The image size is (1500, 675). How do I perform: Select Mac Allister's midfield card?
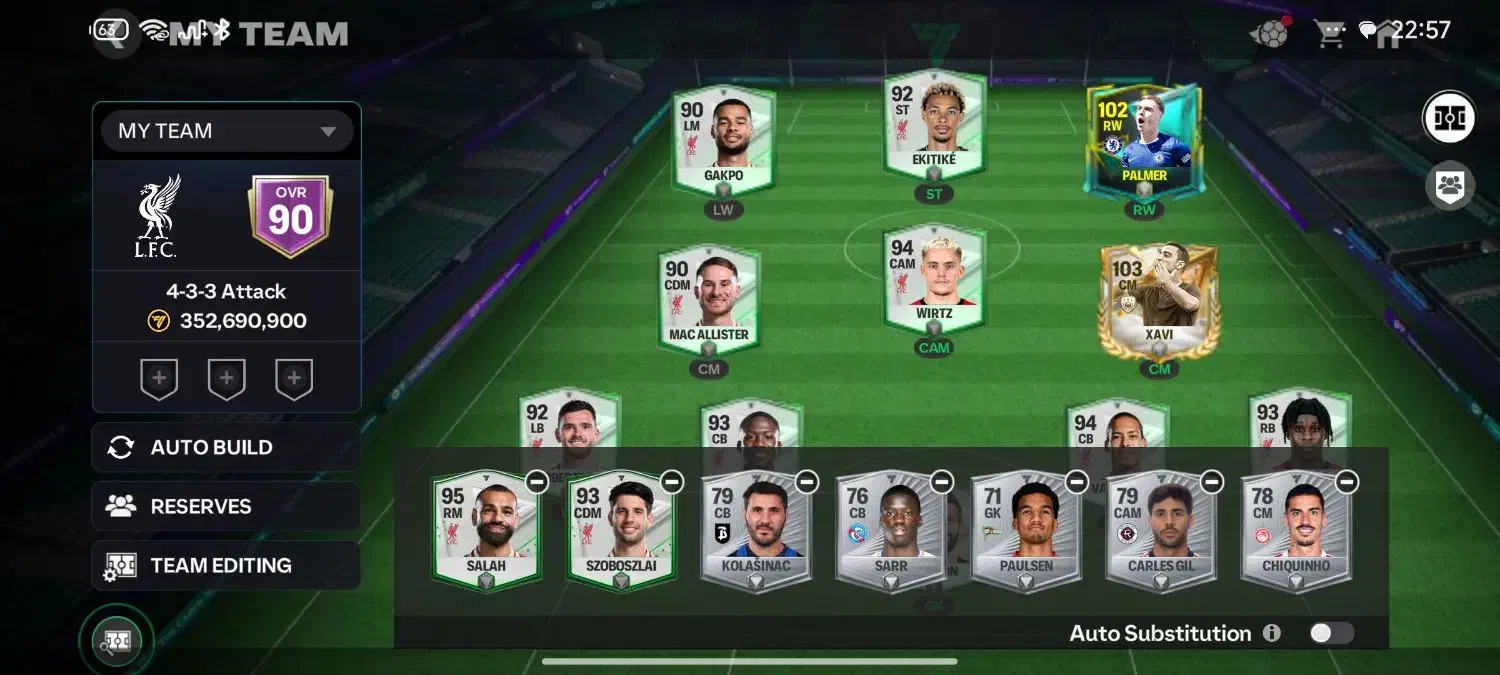[708, 300]
